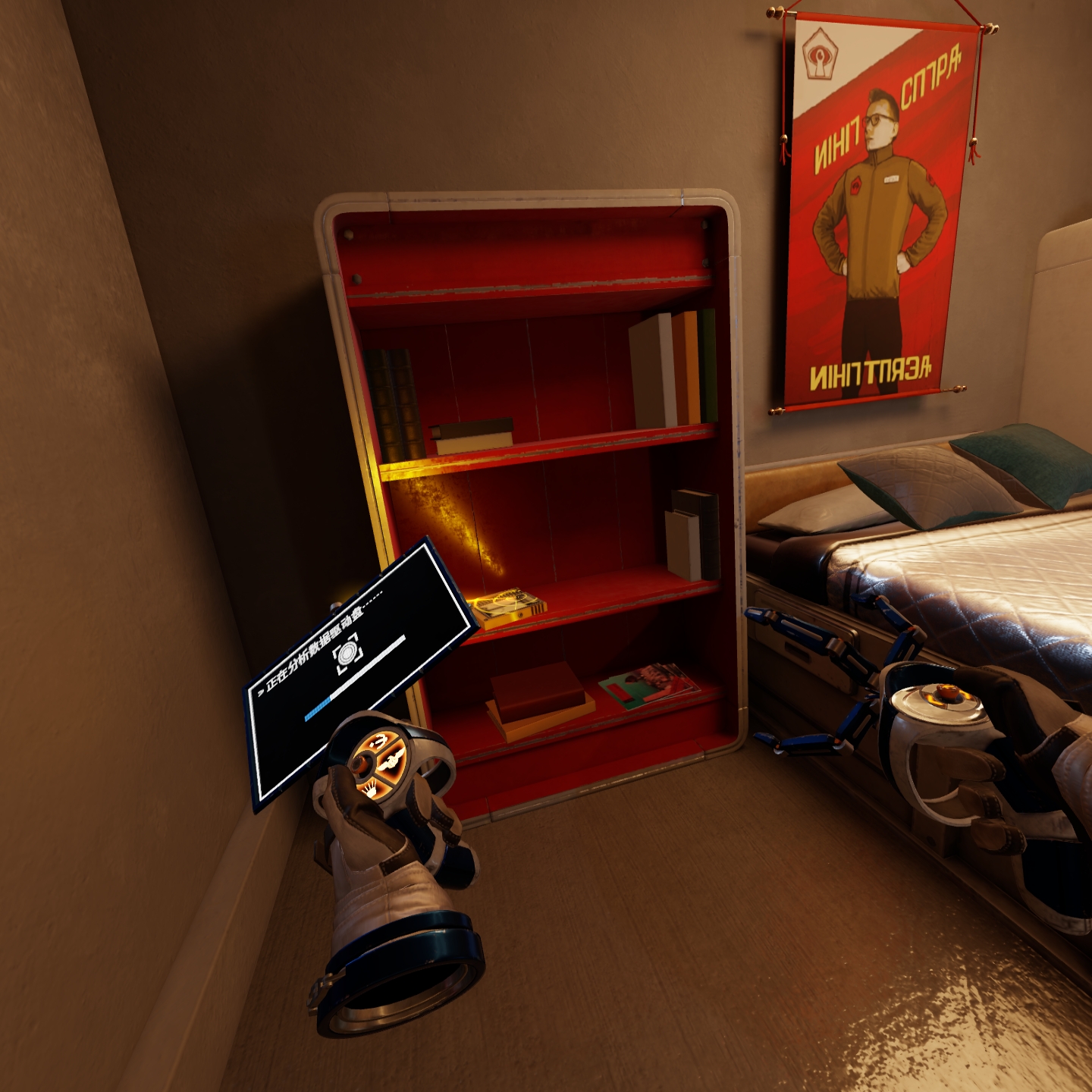Select the hand mode icon on the tool dial
The height and width of the screenshot is (1092, 1092).
(372, 789)
